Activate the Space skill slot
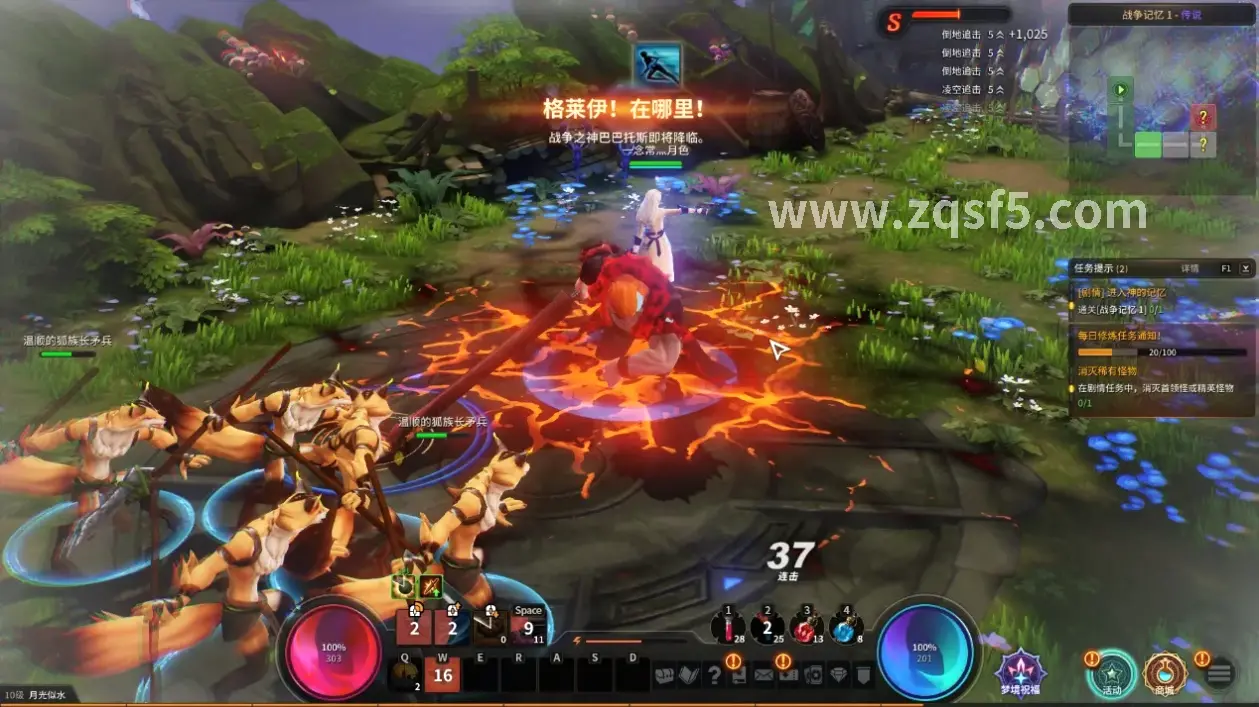Screen dimensions: 1259x707 point(528,626)
